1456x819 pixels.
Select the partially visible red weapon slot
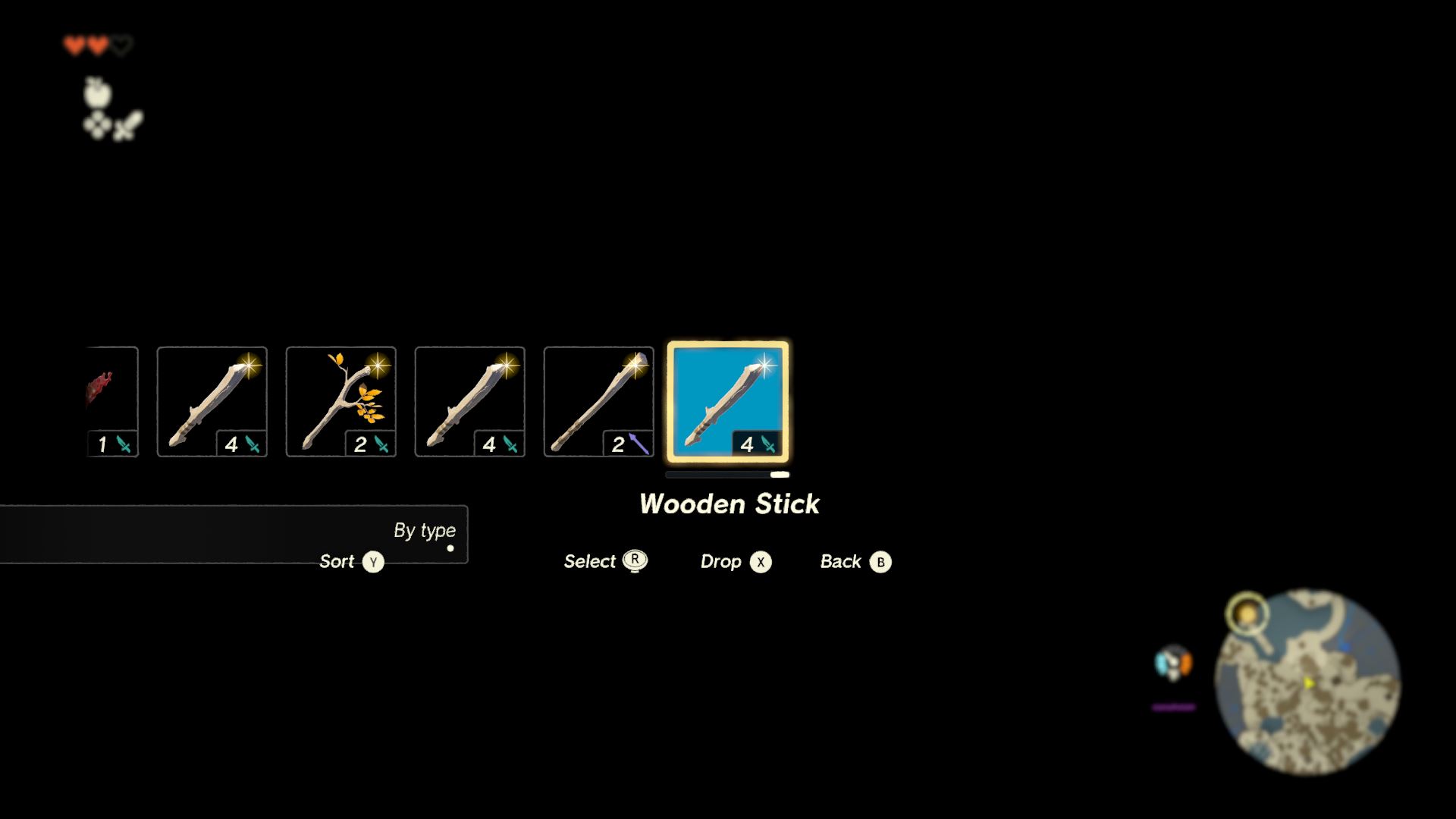[x=112, y=402]
